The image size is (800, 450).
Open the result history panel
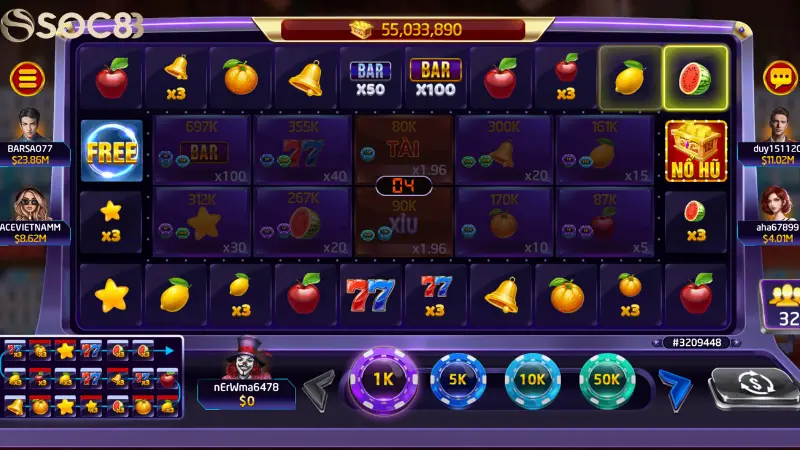(92, 379)
